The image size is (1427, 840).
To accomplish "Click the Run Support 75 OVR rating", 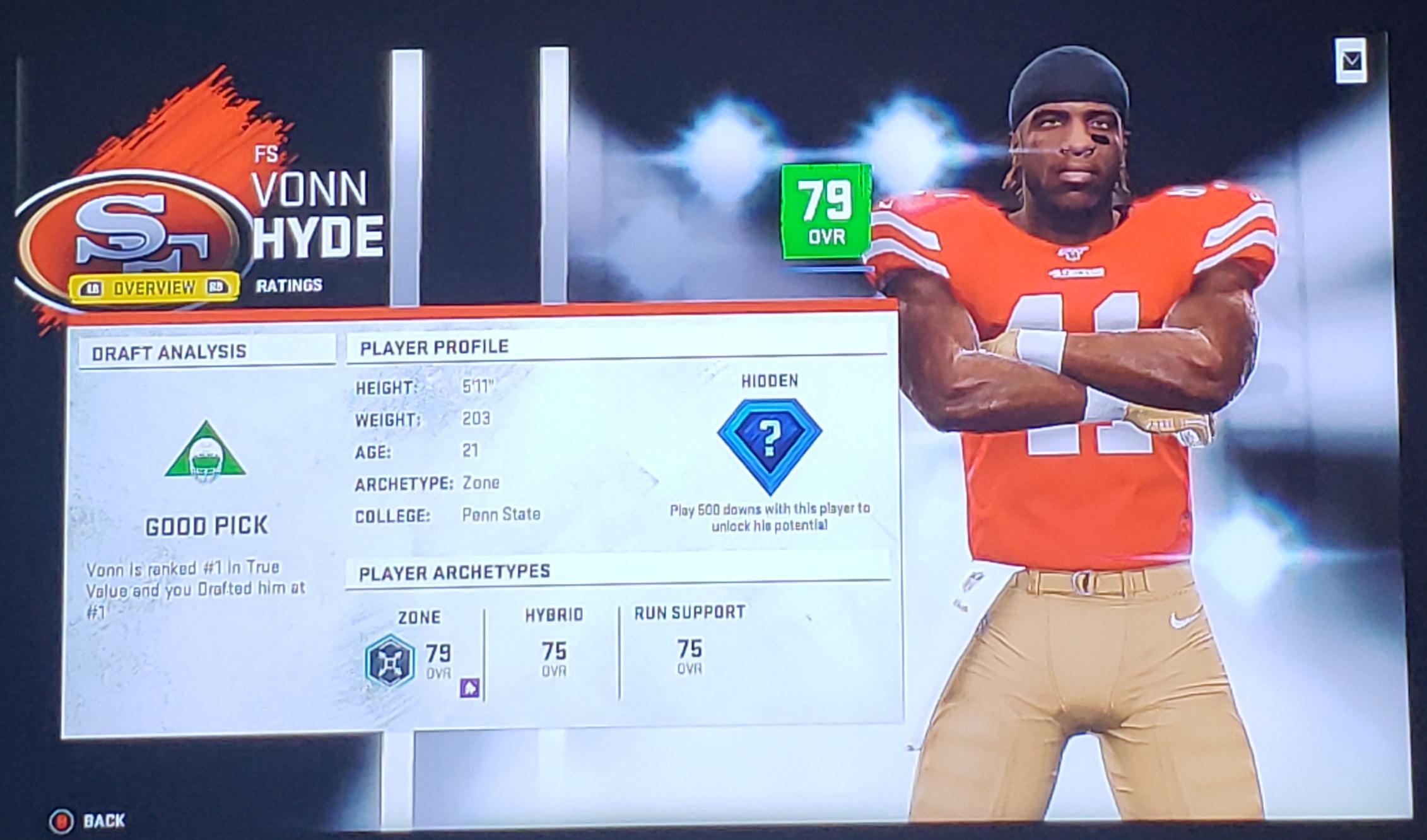I will (x=691, y=656).
